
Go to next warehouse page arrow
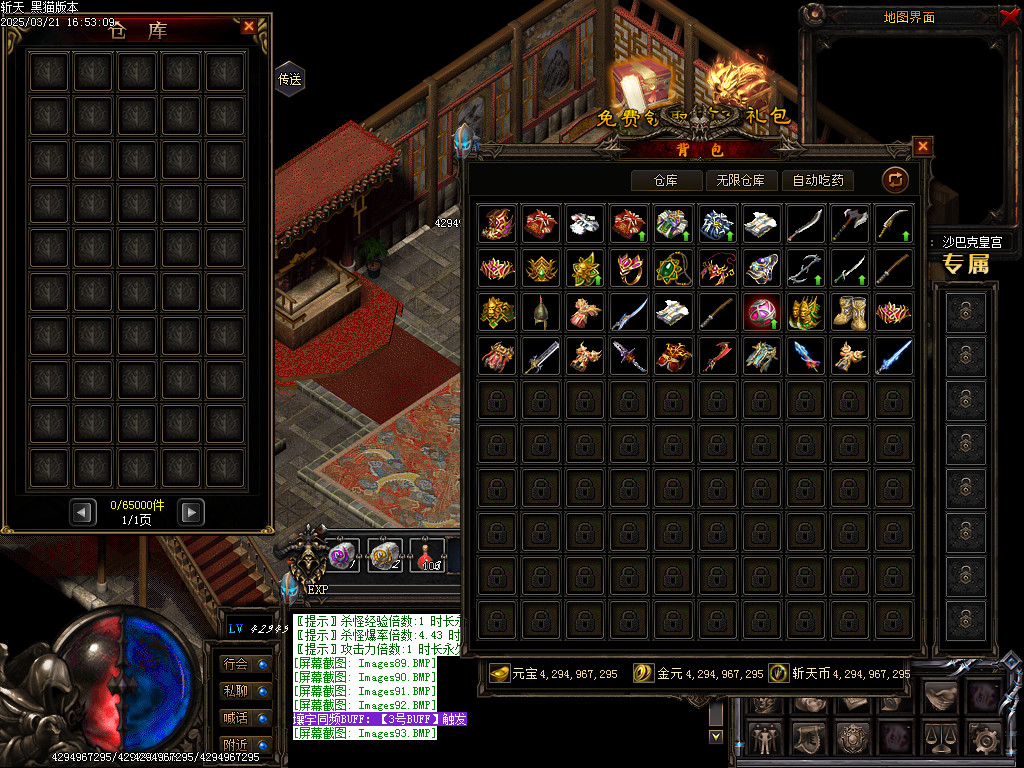coord(191,513)
